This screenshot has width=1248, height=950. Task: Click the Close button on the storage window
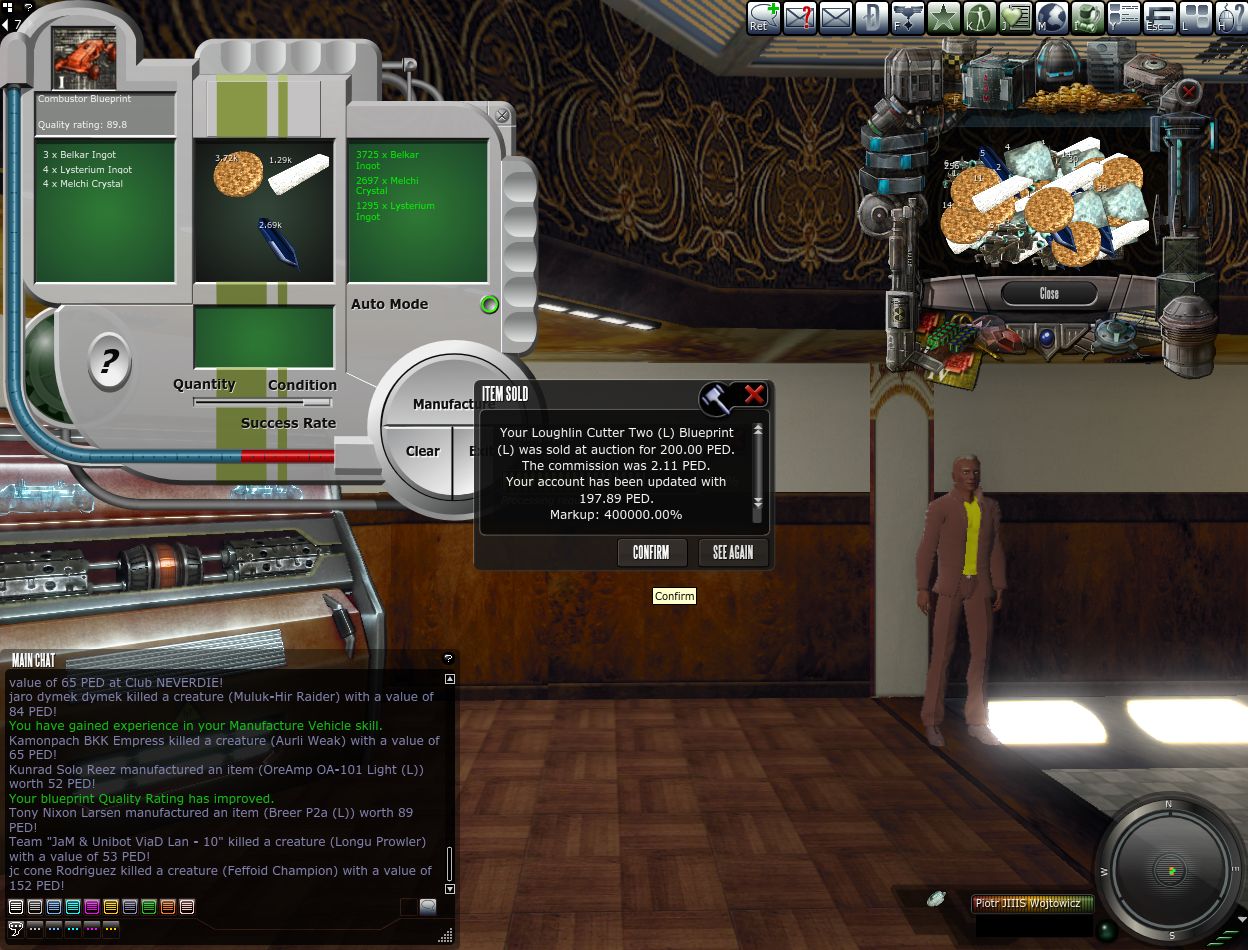[1049, 294]
